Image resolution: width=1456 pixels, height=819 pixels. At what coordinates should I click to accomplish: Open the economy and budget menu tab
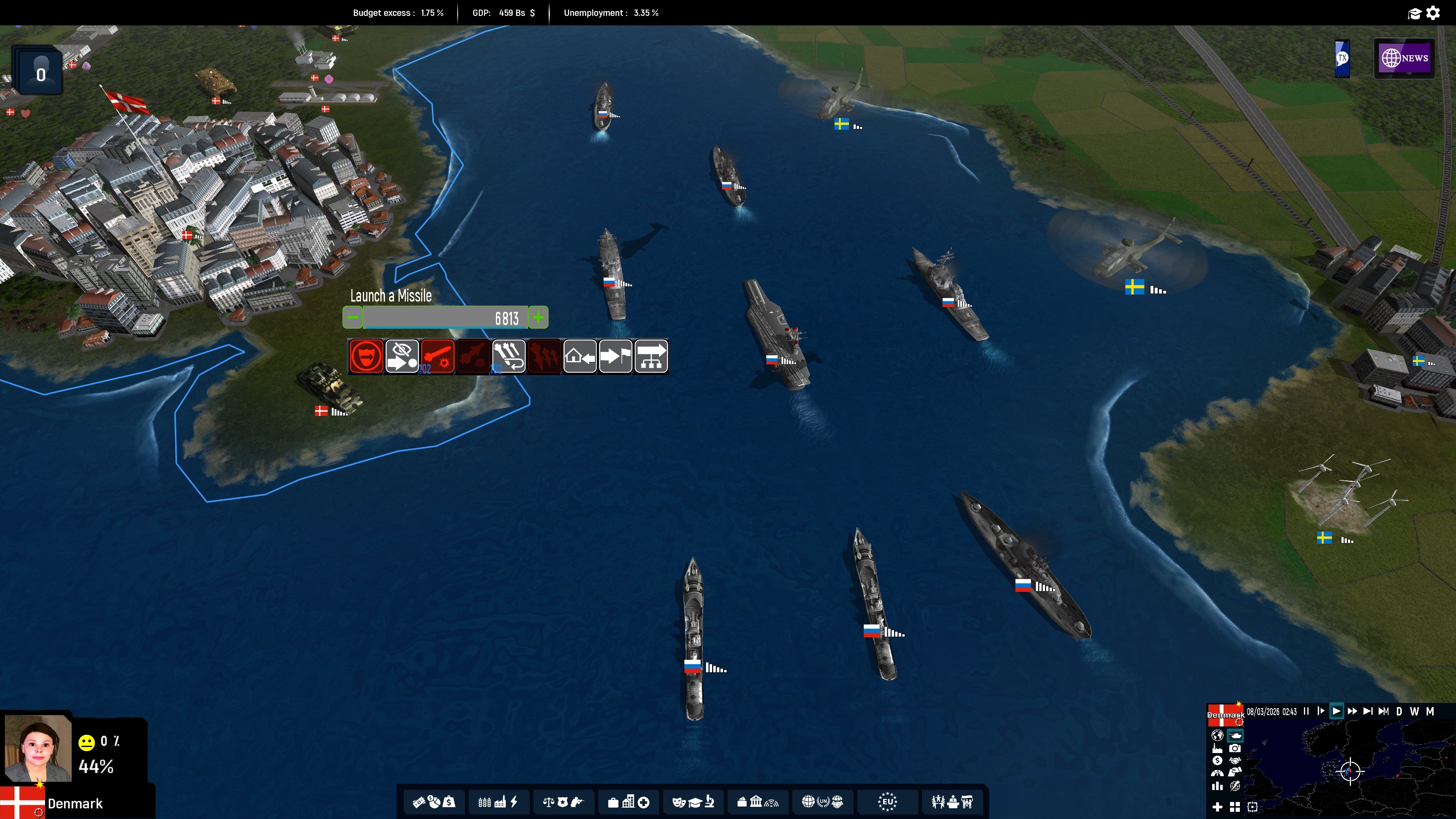click(434, 802)
